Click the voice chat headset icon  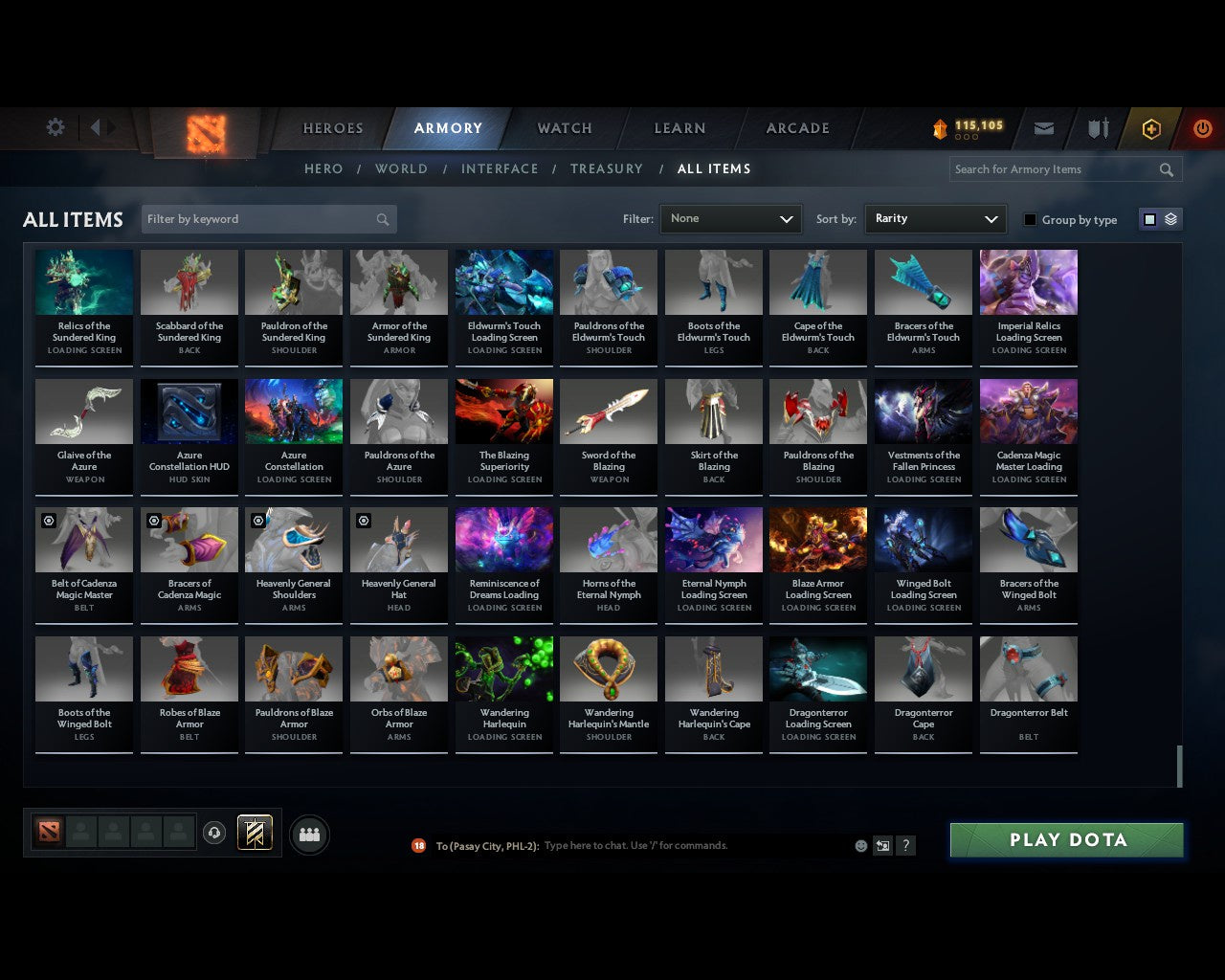[x=214, y=832]
